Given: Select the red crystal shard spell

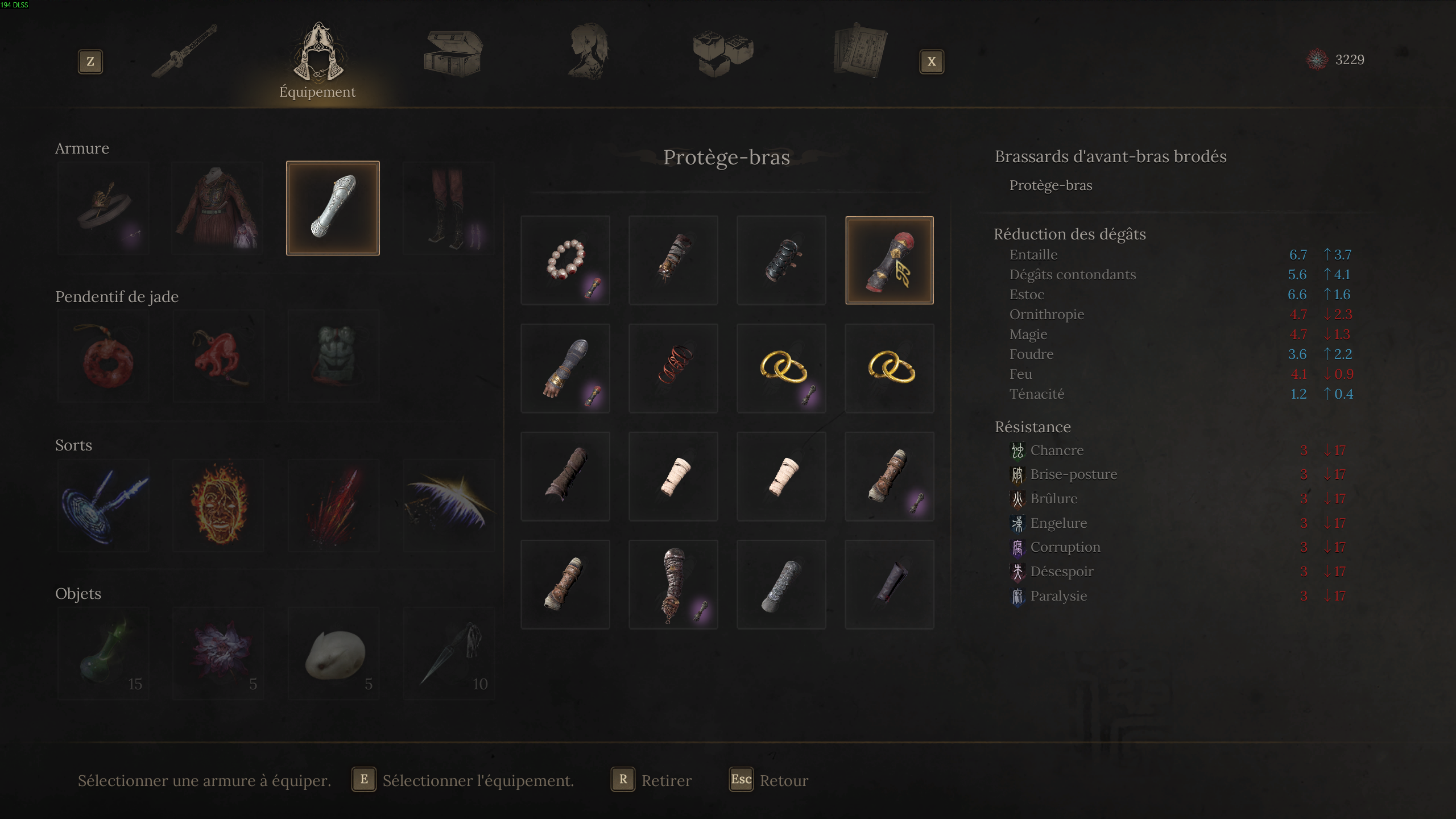Looking at the screenshot, I should pos(333,505).
